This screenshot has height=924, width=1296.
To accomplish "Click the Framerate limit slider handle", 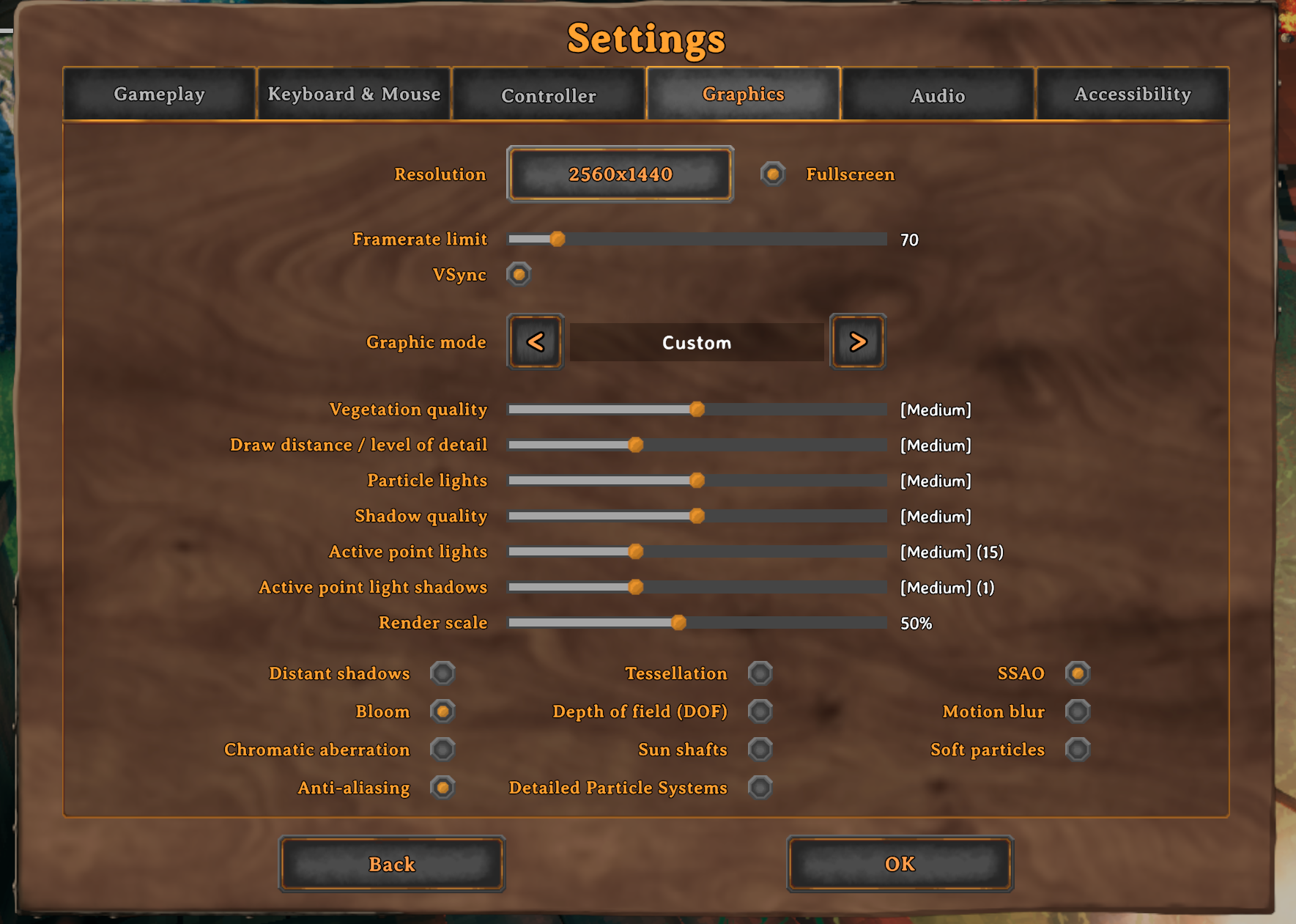I will pyautogui.click(x=558, y=239).
